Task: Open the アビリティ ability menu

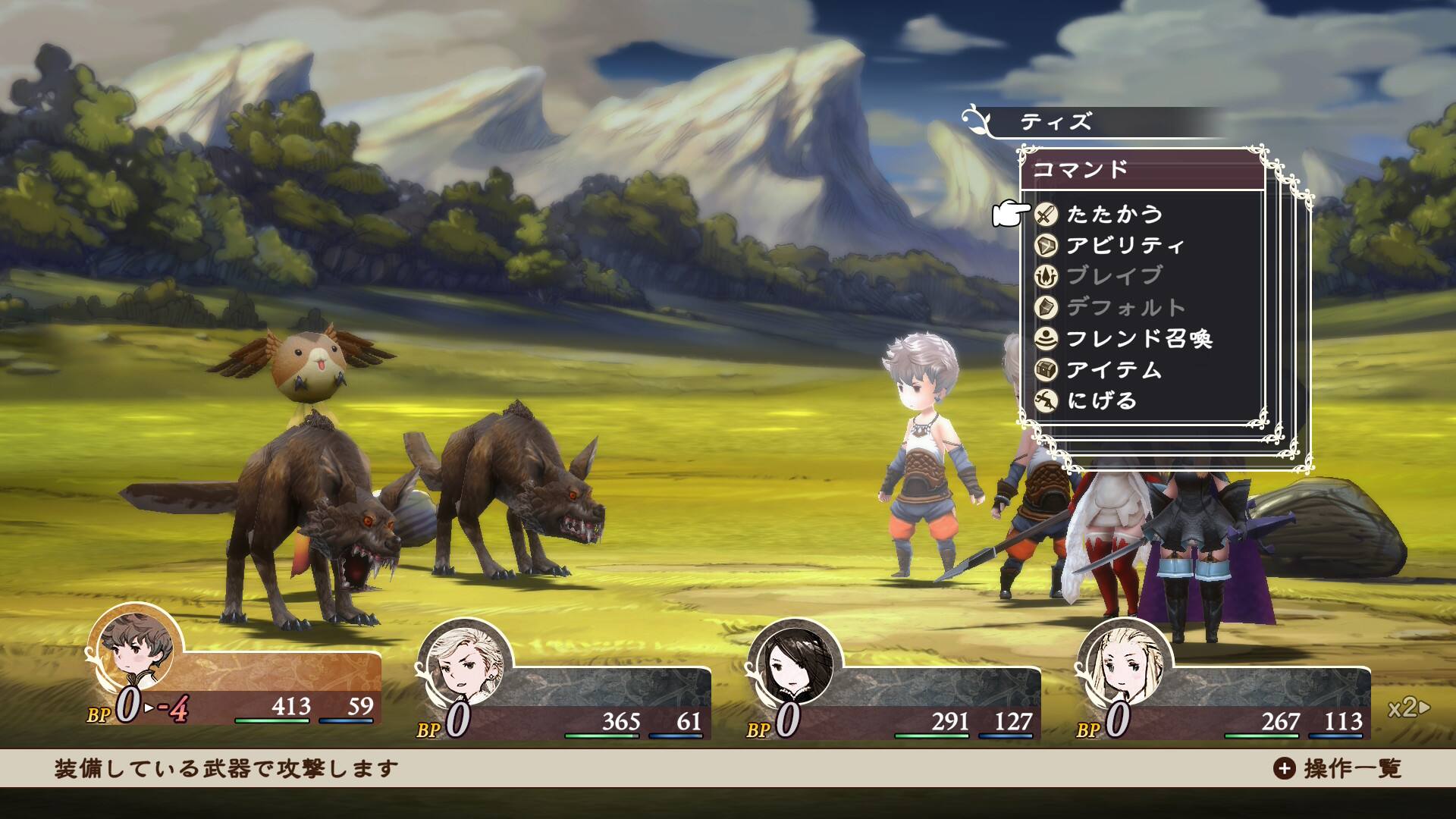Action: (1125, 246)
